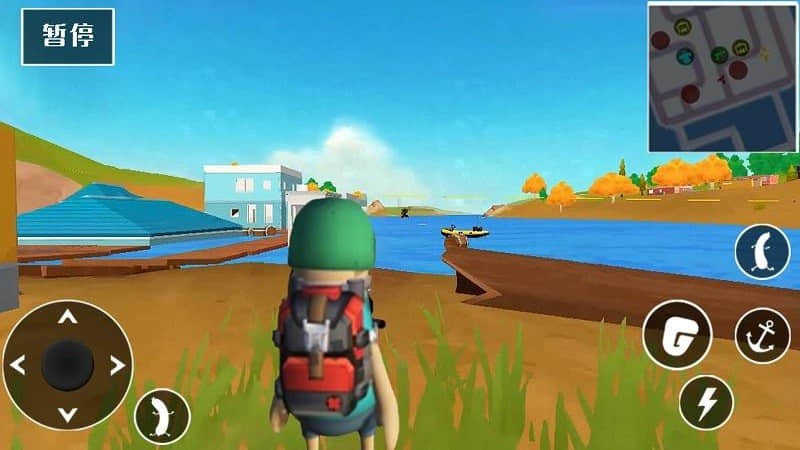Select the joystick's right arrow
Image resolution: width=800 pixels, height=450 pixels.
(x=116, y=365)
